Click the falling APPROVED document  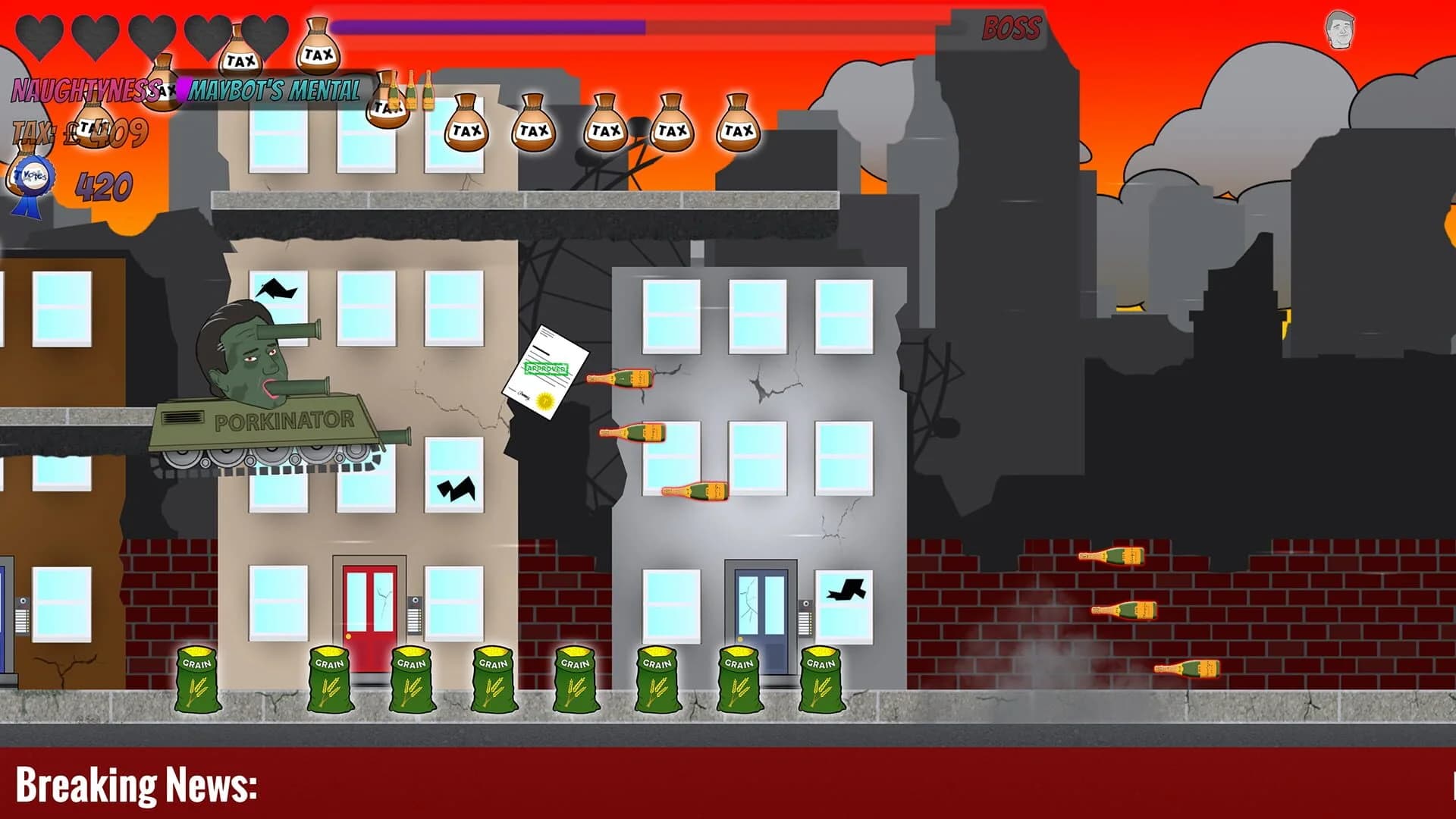coord(548,372)
